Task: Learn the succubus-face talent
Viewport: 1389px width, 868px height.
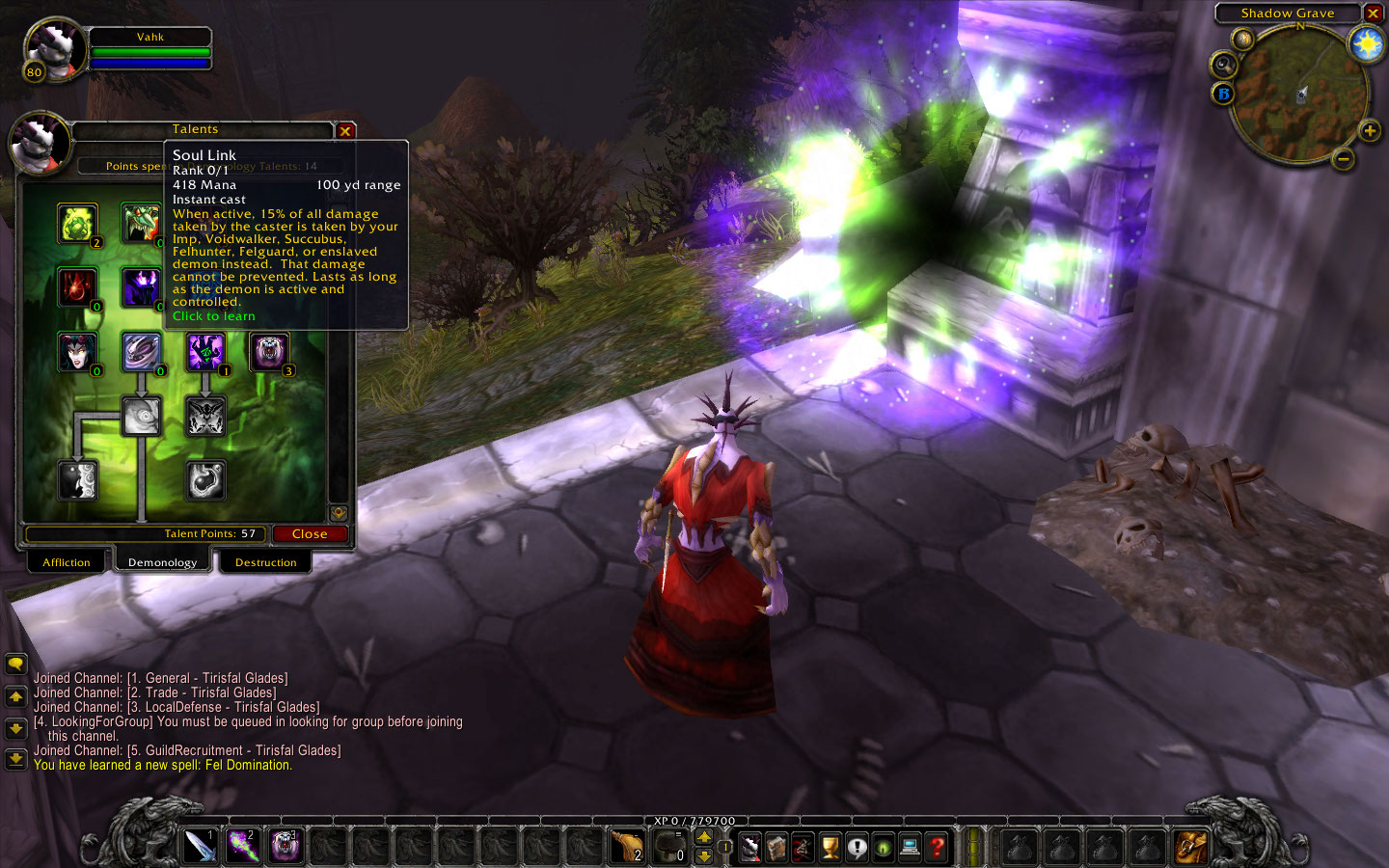Action: click(77, 352)
